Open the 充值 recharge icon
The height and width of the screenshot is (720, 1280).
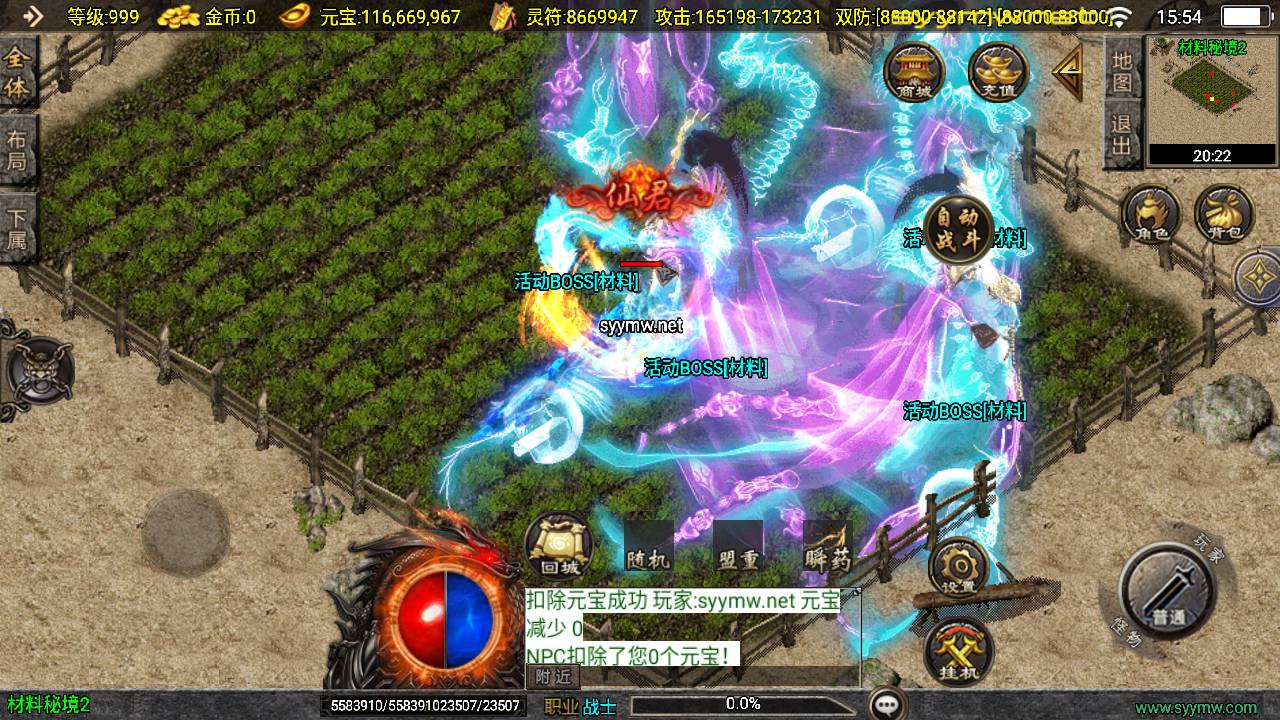click(x=997, y=72)
